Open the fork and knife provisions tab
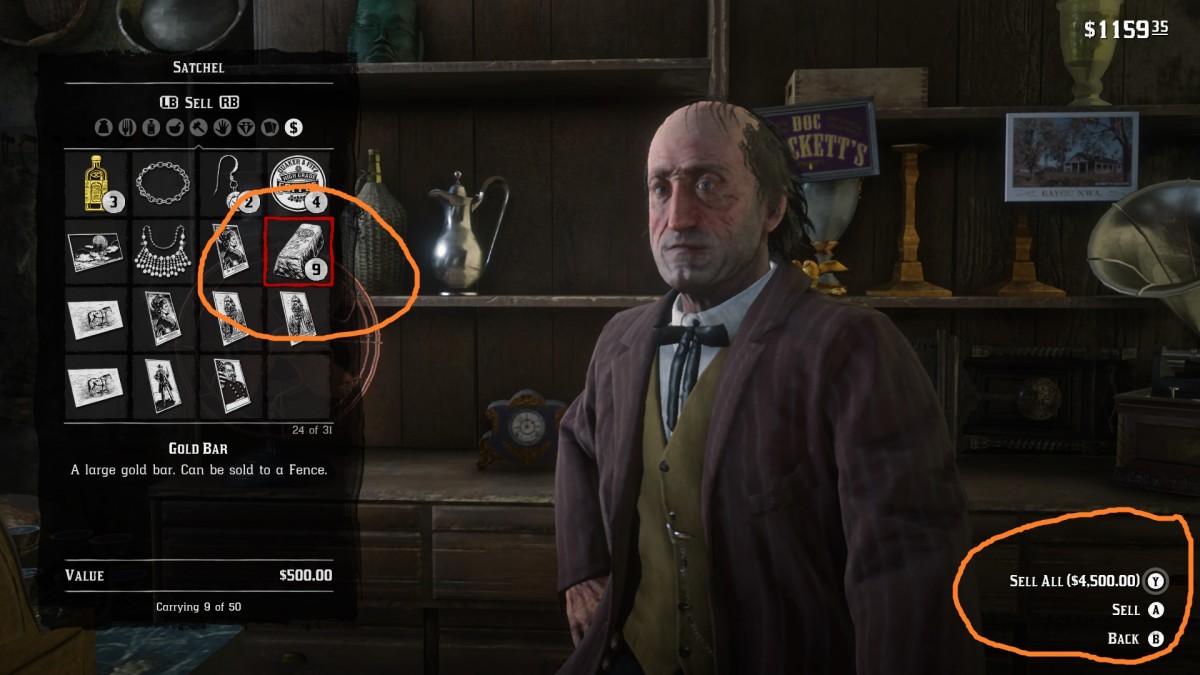 click(127, 127)
